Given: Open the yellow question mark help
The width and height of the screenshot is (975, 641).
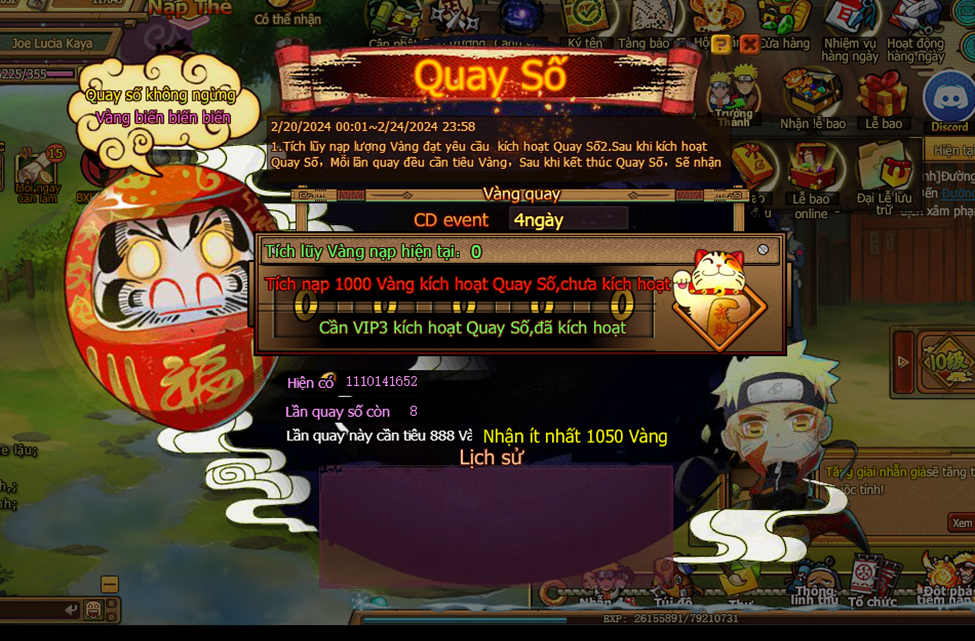Looking at the screenshot, I should [722, 44].
